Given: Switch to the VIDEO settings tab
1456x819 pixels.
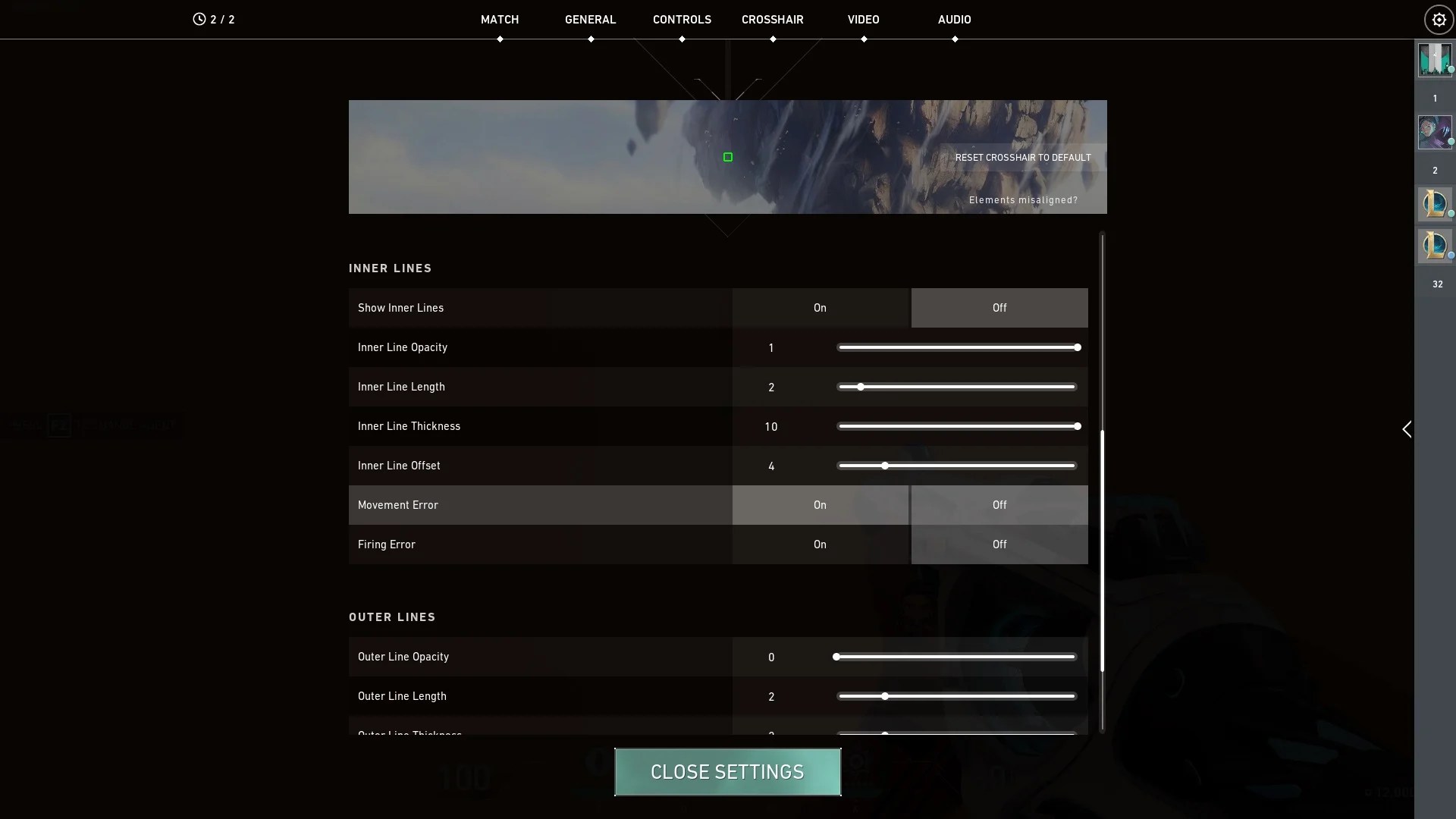Looking at the screenshot, I should click(864, 19).
